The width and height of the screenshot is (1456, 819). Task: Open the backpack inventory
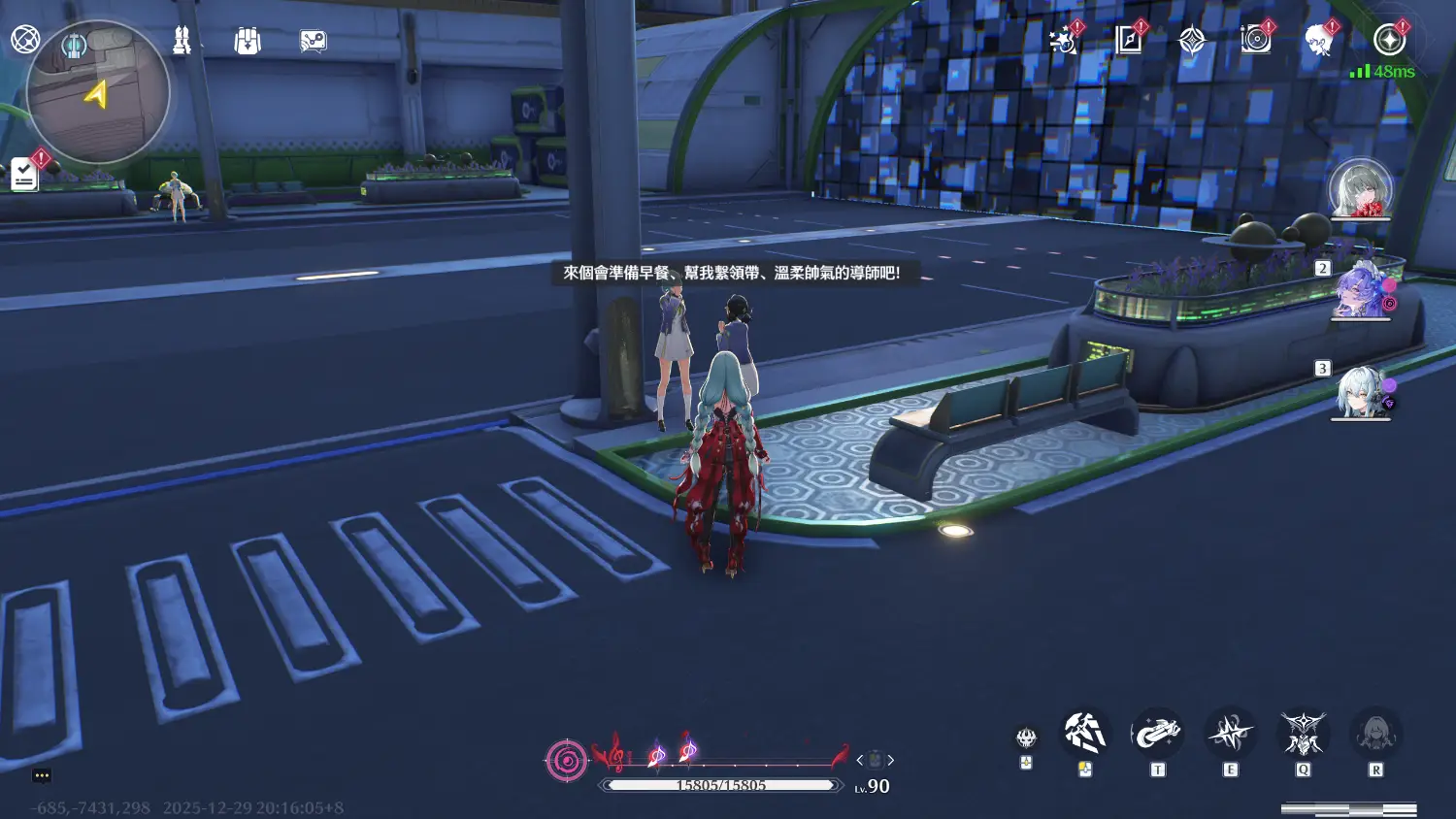point(248,41)
